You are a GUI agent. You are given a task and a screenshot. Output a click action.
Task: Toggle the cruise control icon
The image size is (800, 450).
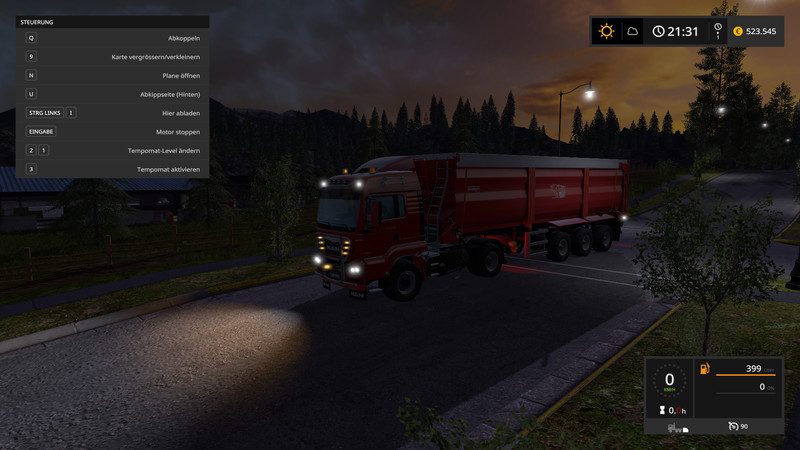(733, 427)
